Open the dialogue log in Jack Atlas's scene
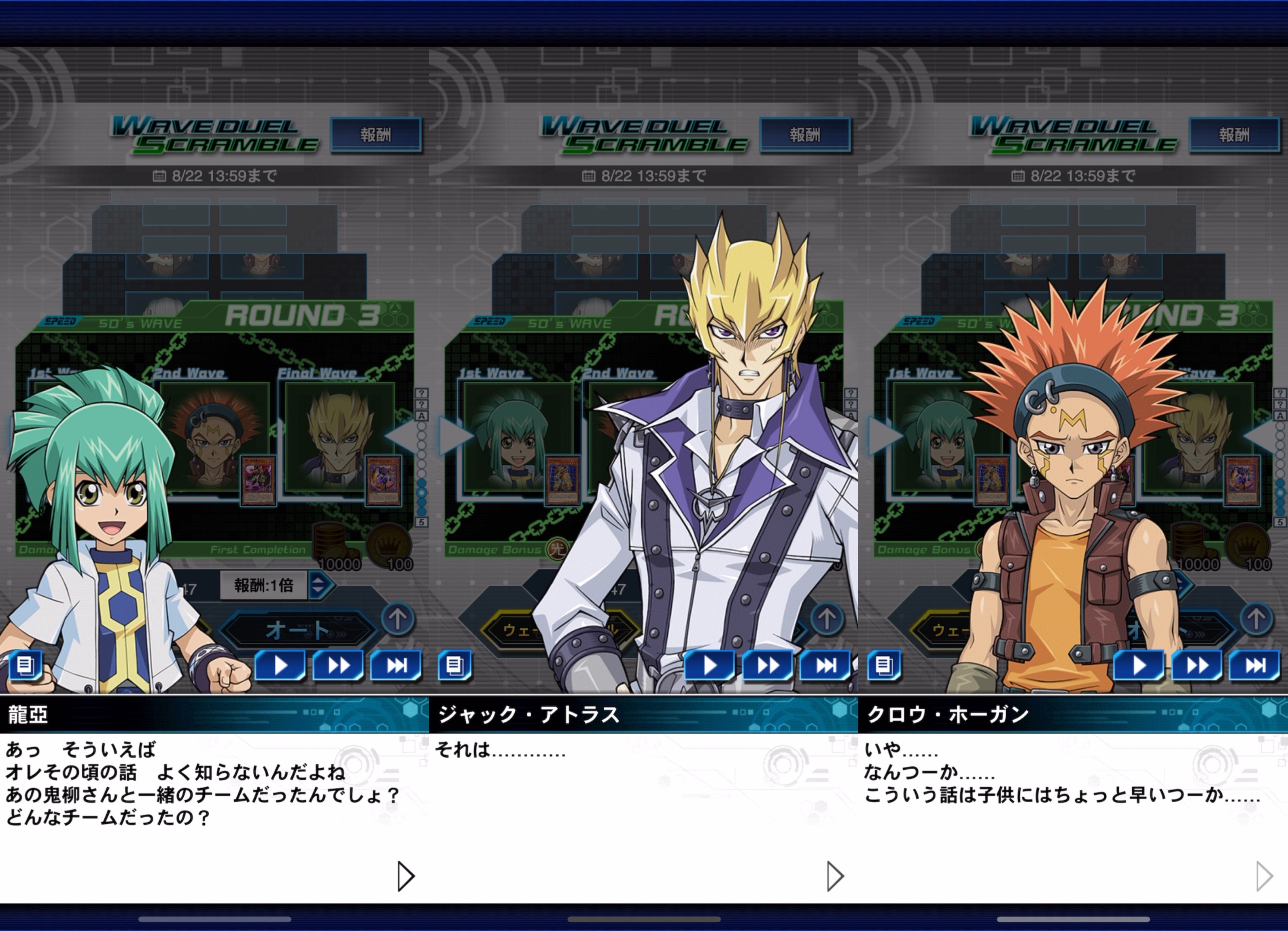Image resolution: width=1288 pixels, height=931 pixels. pyautogui.click(x=454, y=665)
